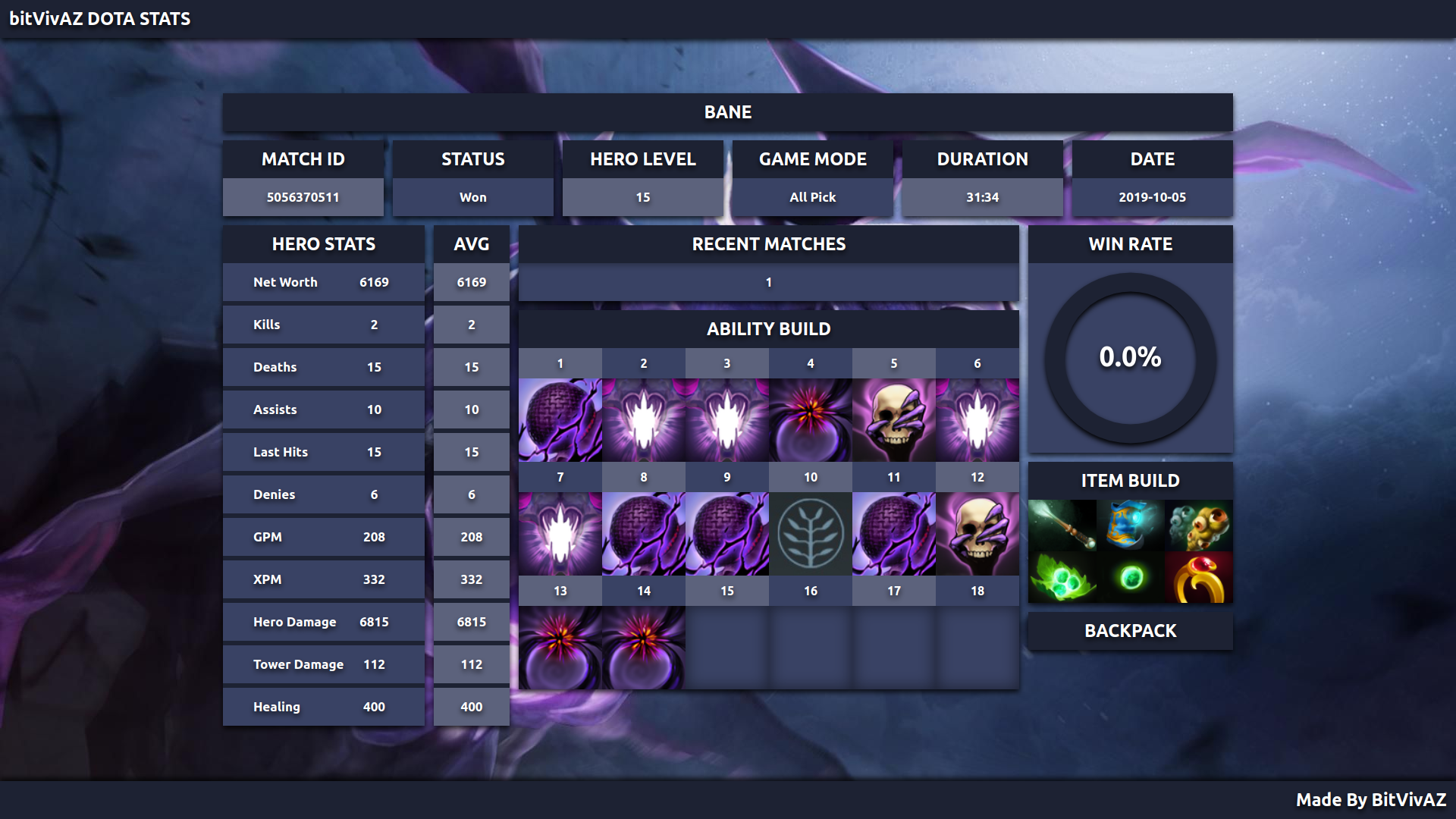Image resolution: width=1456 pixels, height=819 pixels.
Task: Pick the level 14 ability icon
Action: click(644, 648)
